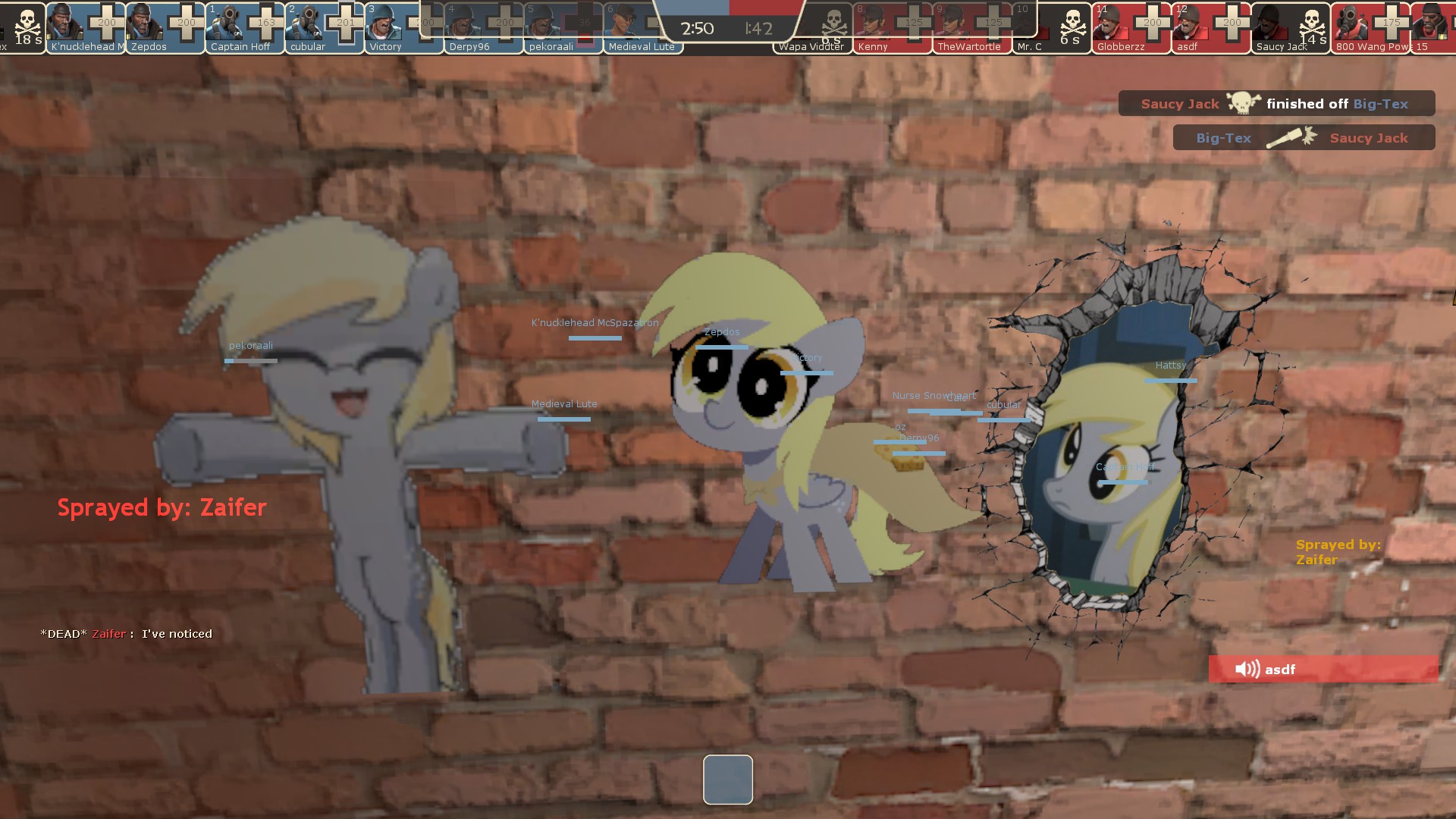Choose Kenny's RED Scout panel
The width and height of the screenshot is (1456, 819).
click(893, 27)
